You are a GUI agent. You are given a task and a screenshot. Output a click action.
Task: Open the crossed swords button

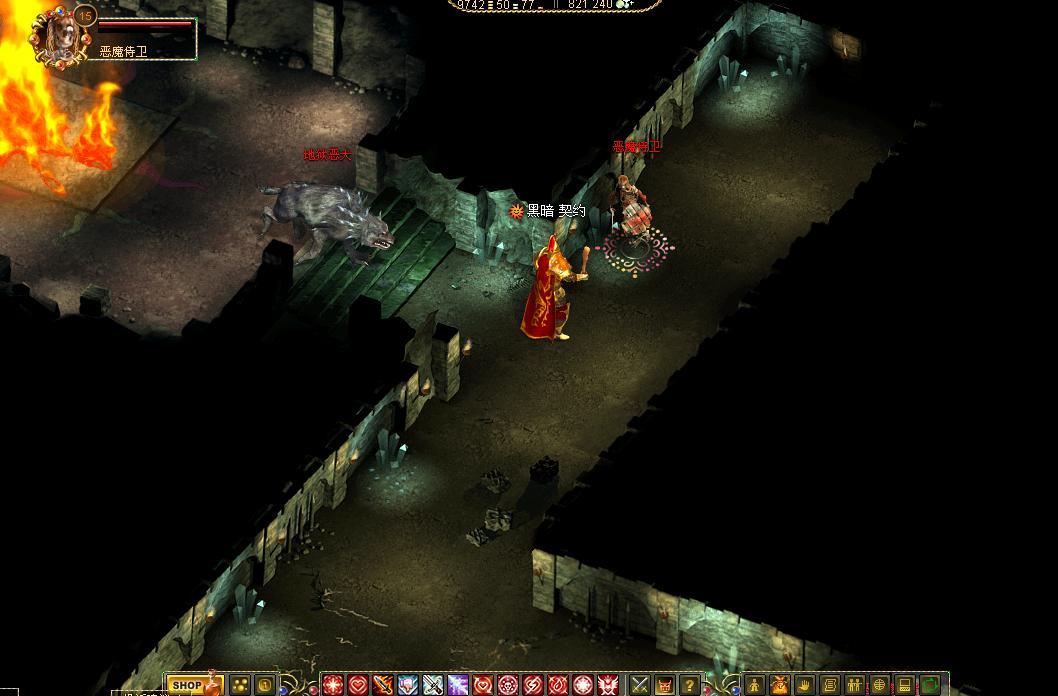click(x=640, y=685)
